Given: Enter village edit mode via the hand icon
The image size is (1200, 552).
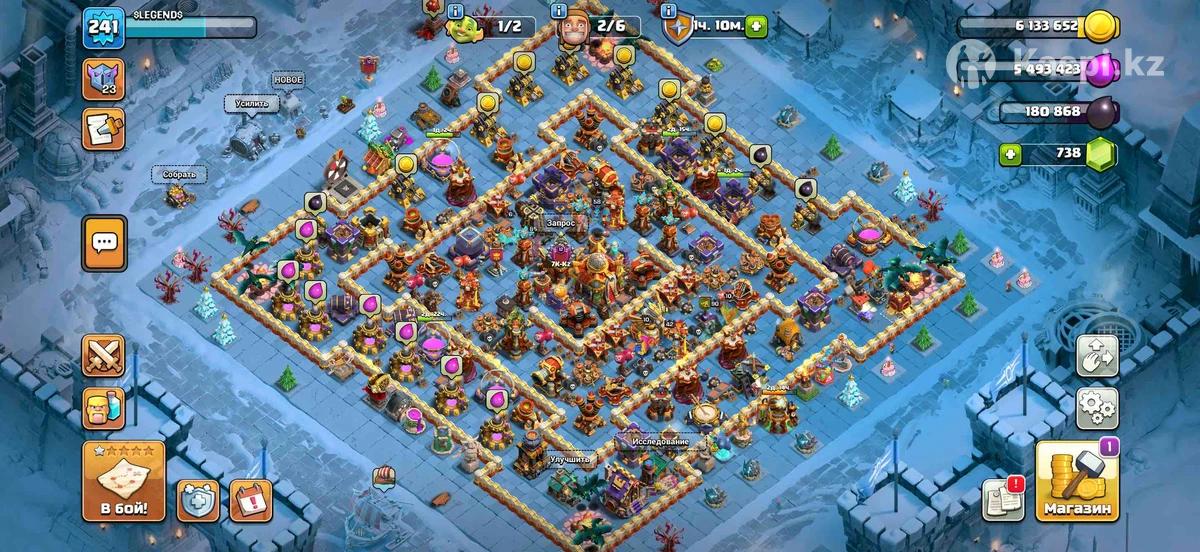Looking at the screenshot, I should pos(1096,357).
